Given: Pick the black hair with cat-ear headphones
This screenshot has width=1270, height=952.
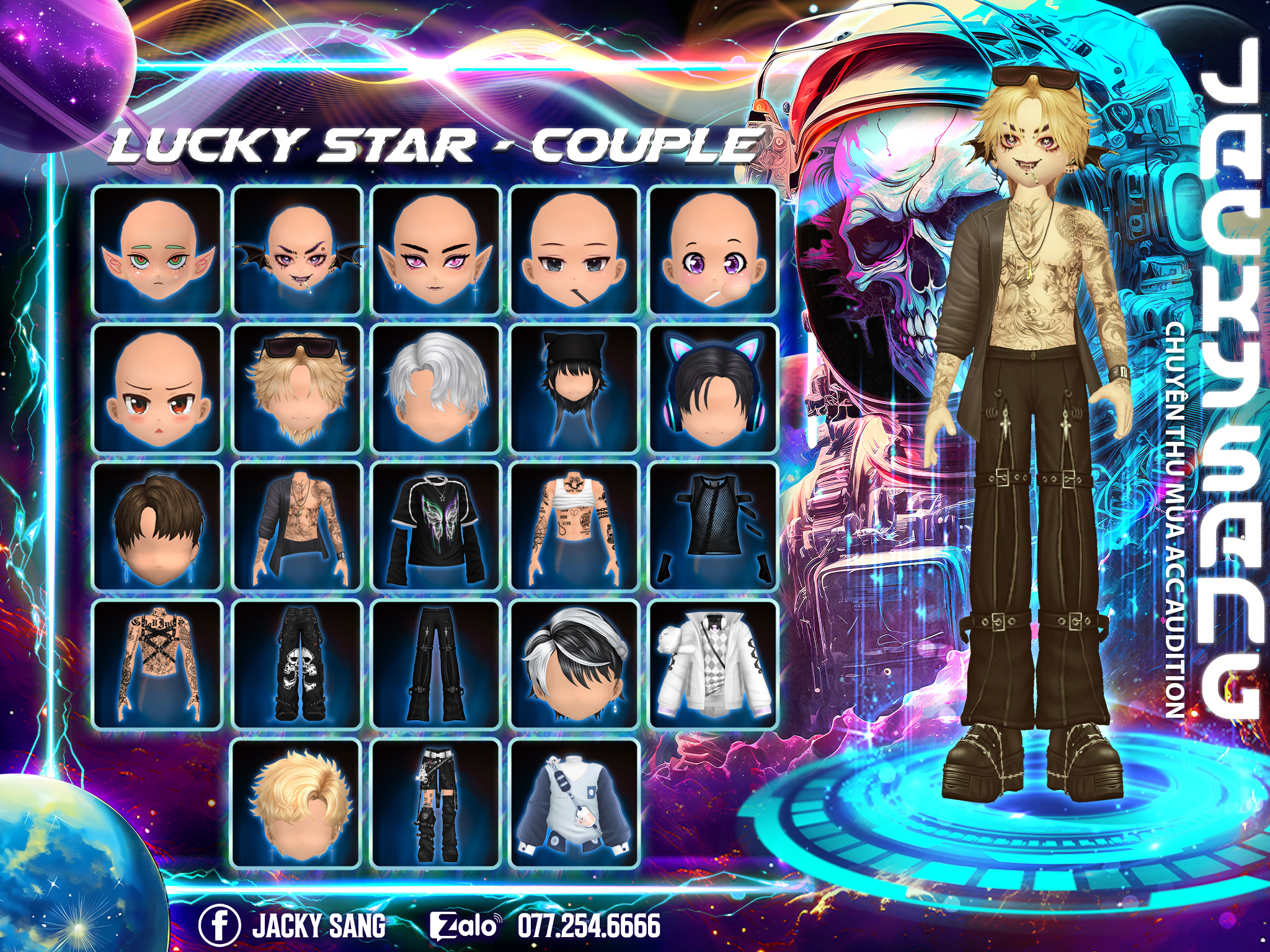Looking at the screenshot, I should 713,389.
